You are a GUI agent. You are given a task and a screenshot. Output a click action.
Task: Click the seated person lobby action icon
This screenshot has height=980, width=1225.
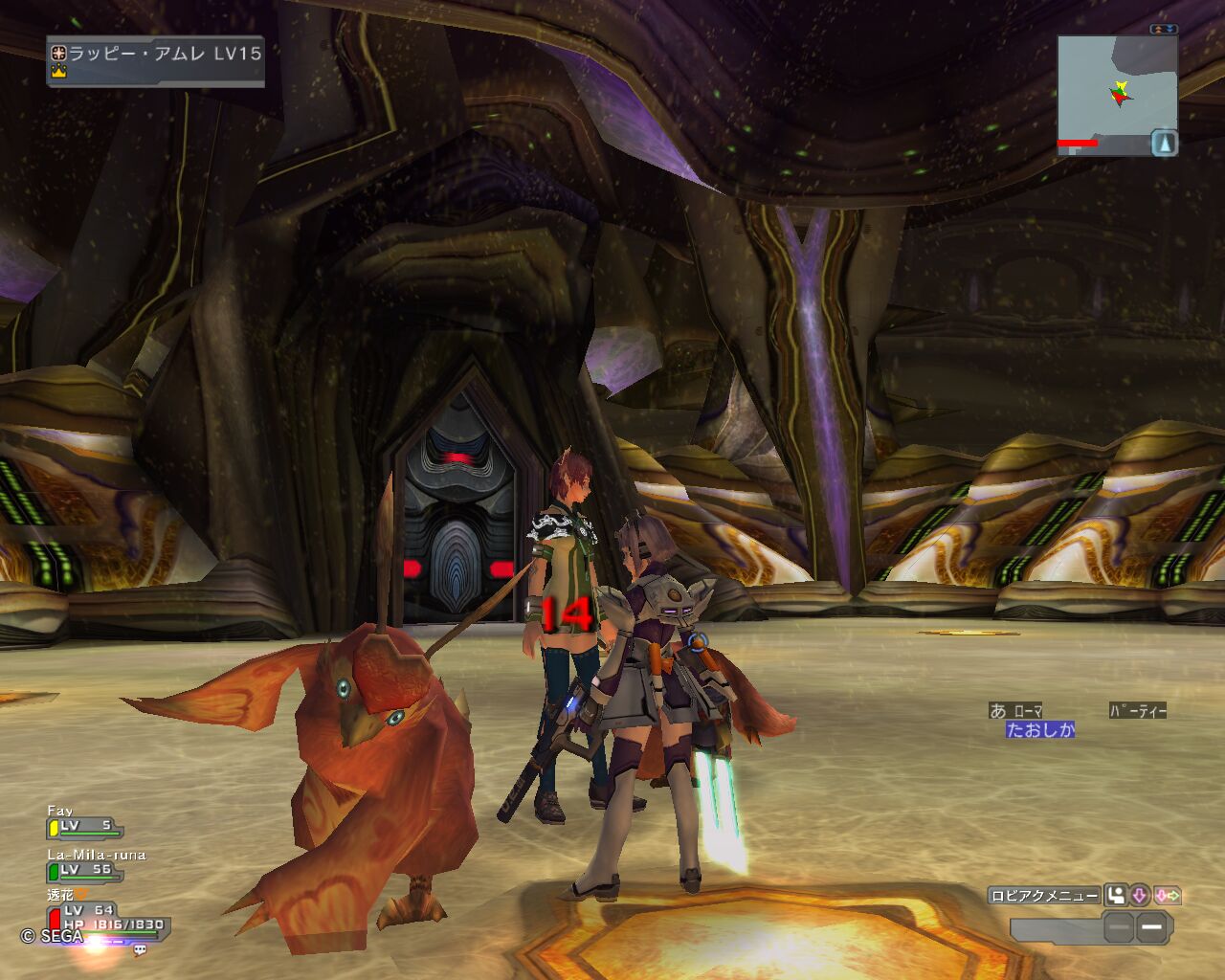click(x=1116, y=896)
